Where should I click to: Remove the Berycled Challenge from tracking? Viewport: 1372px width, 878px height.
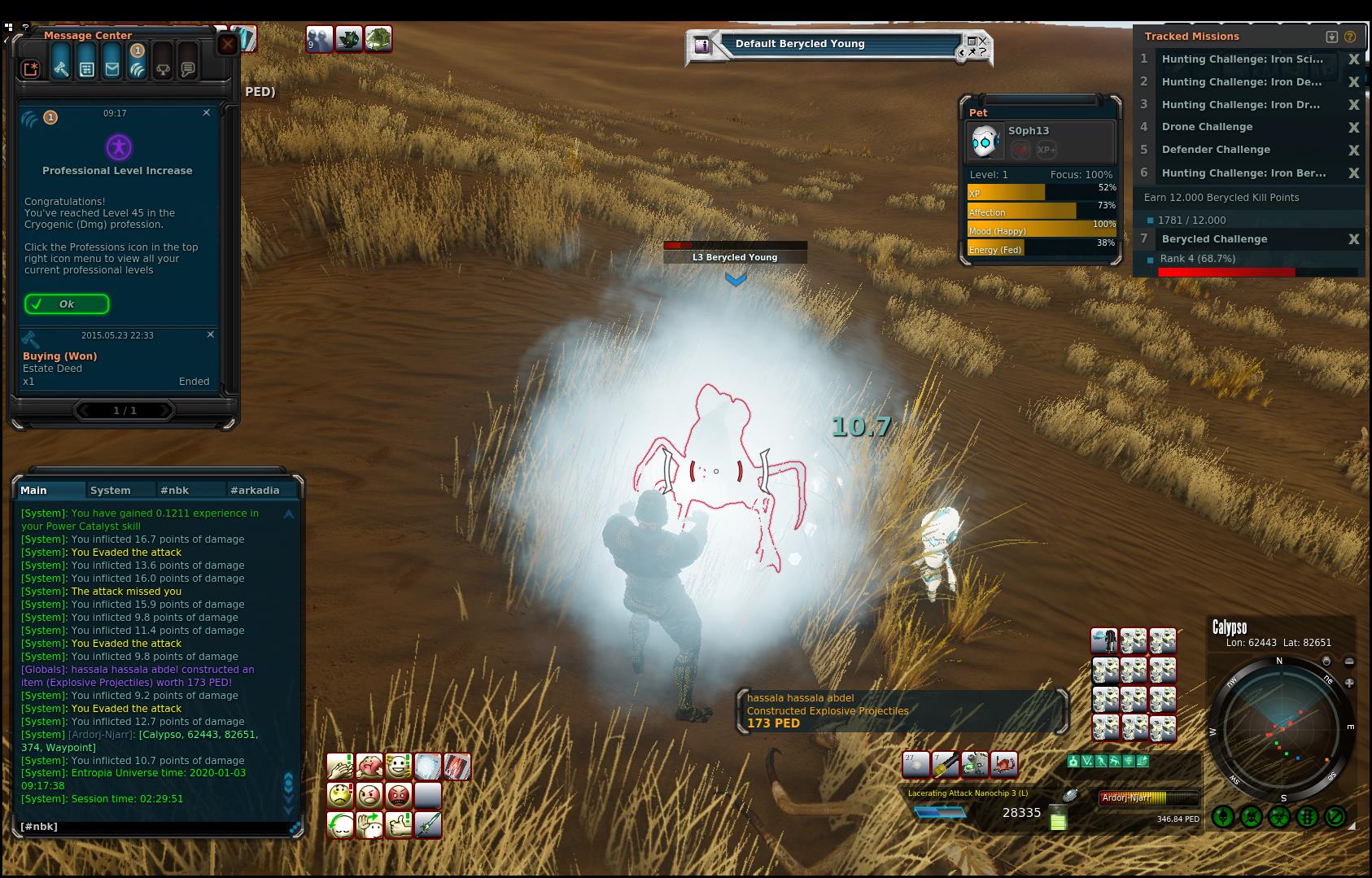click(1353, 239)
